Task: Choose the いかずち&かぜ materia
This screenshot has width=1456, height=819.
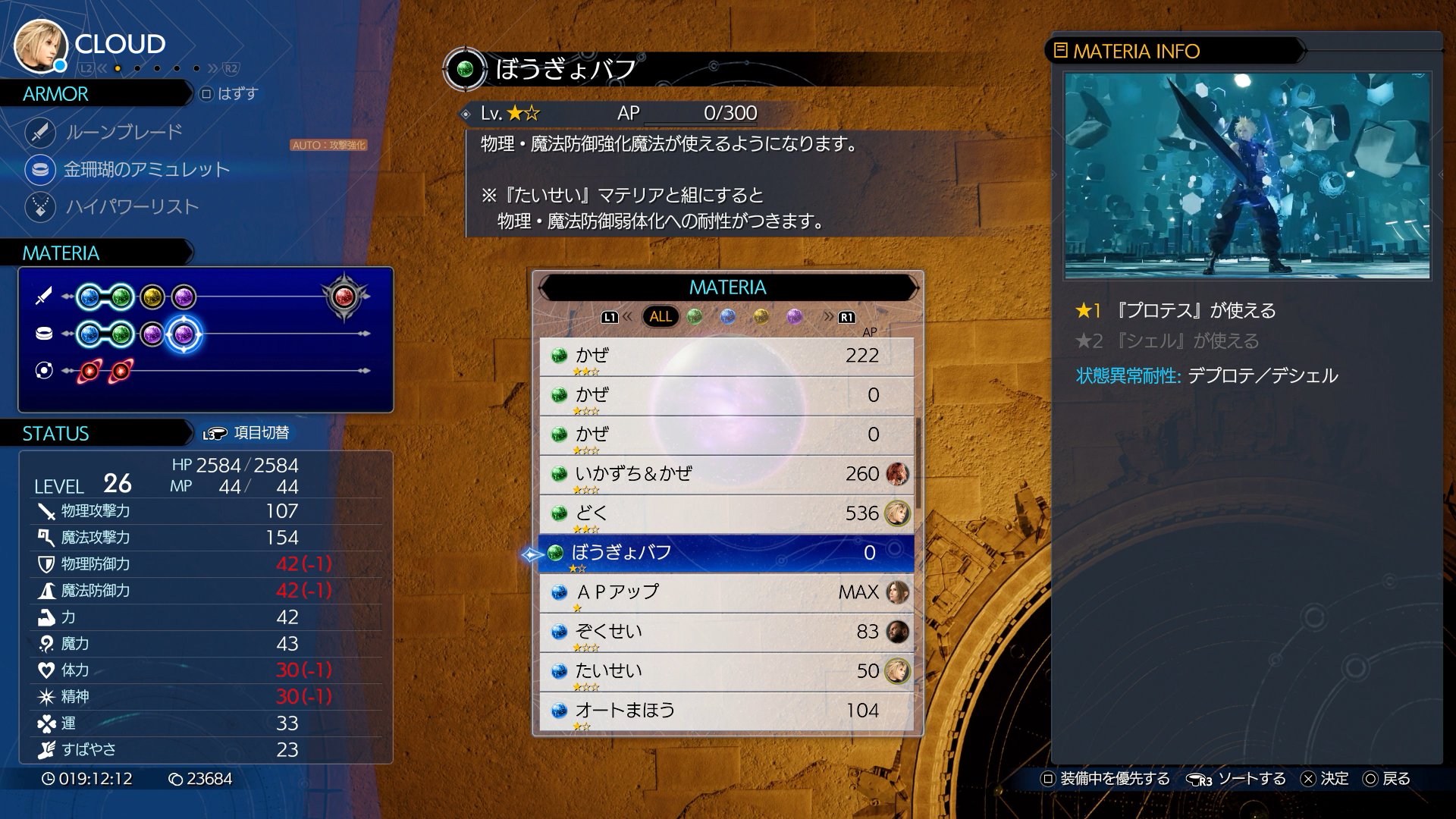Action: coord(726,474)
